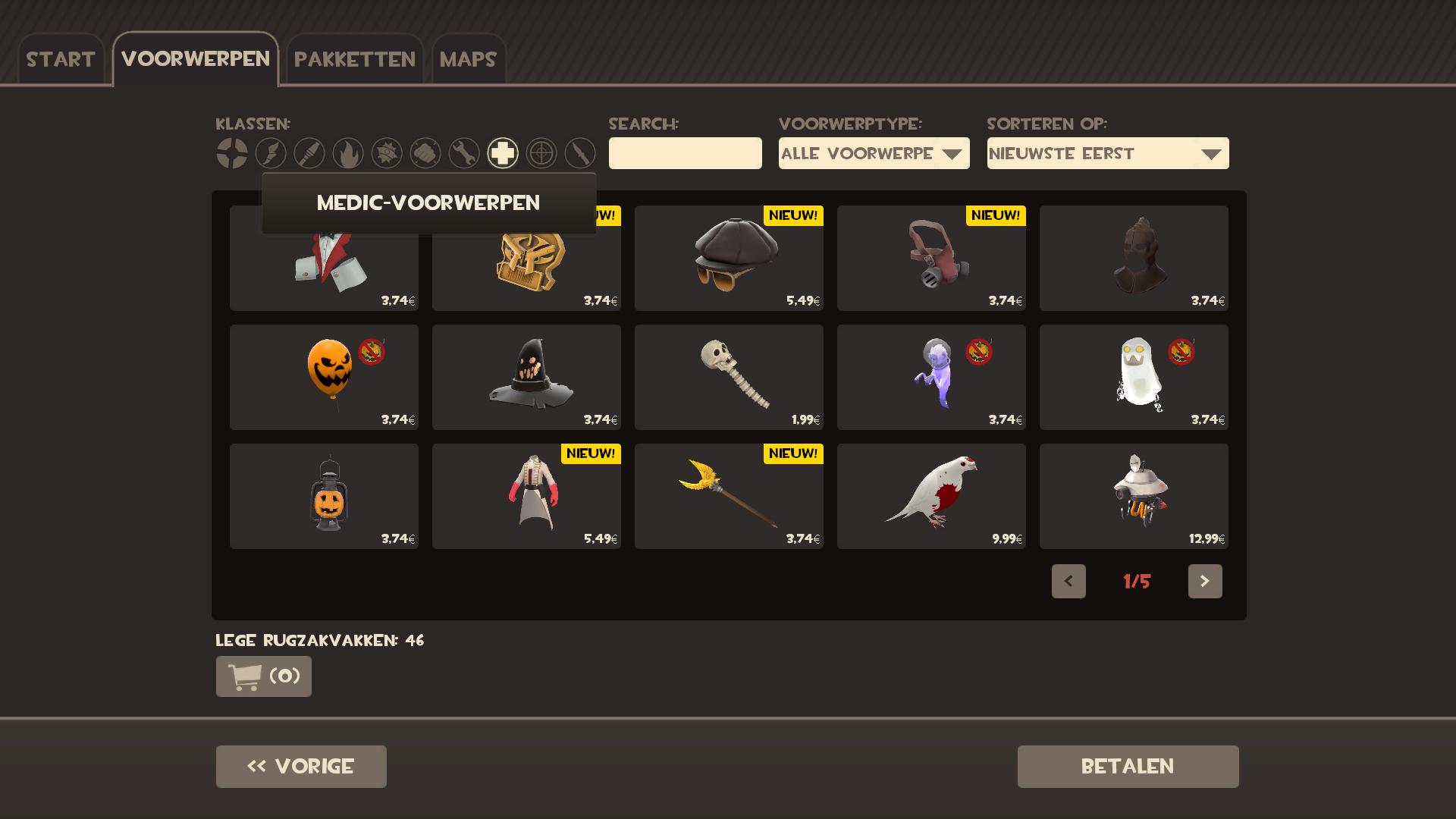1456x819 pixels.
Task: Choose the Engineer wrench class filter
Action: coord(463,153)
